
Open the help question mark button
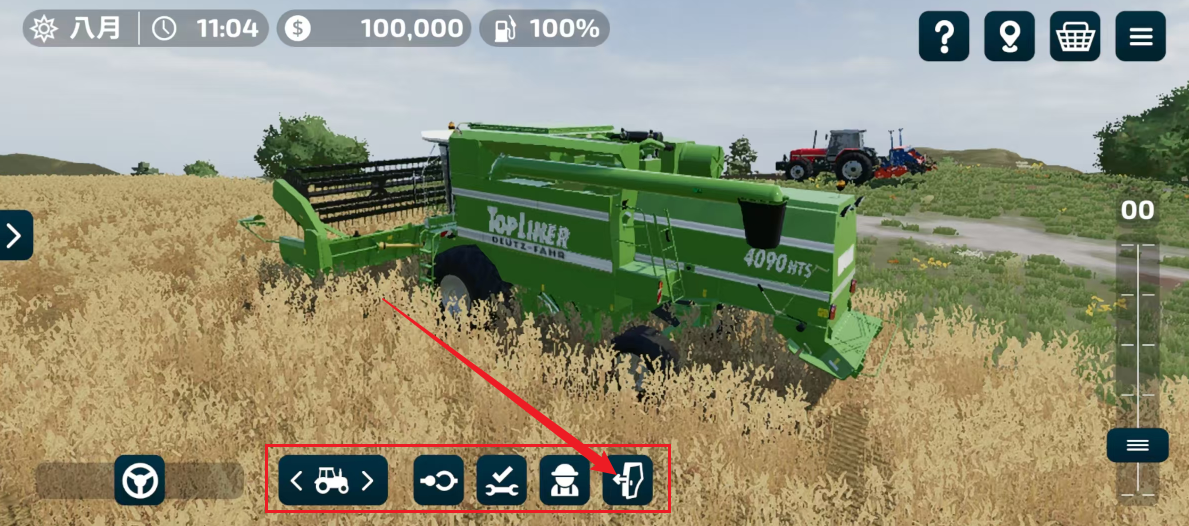click(943, 37)
